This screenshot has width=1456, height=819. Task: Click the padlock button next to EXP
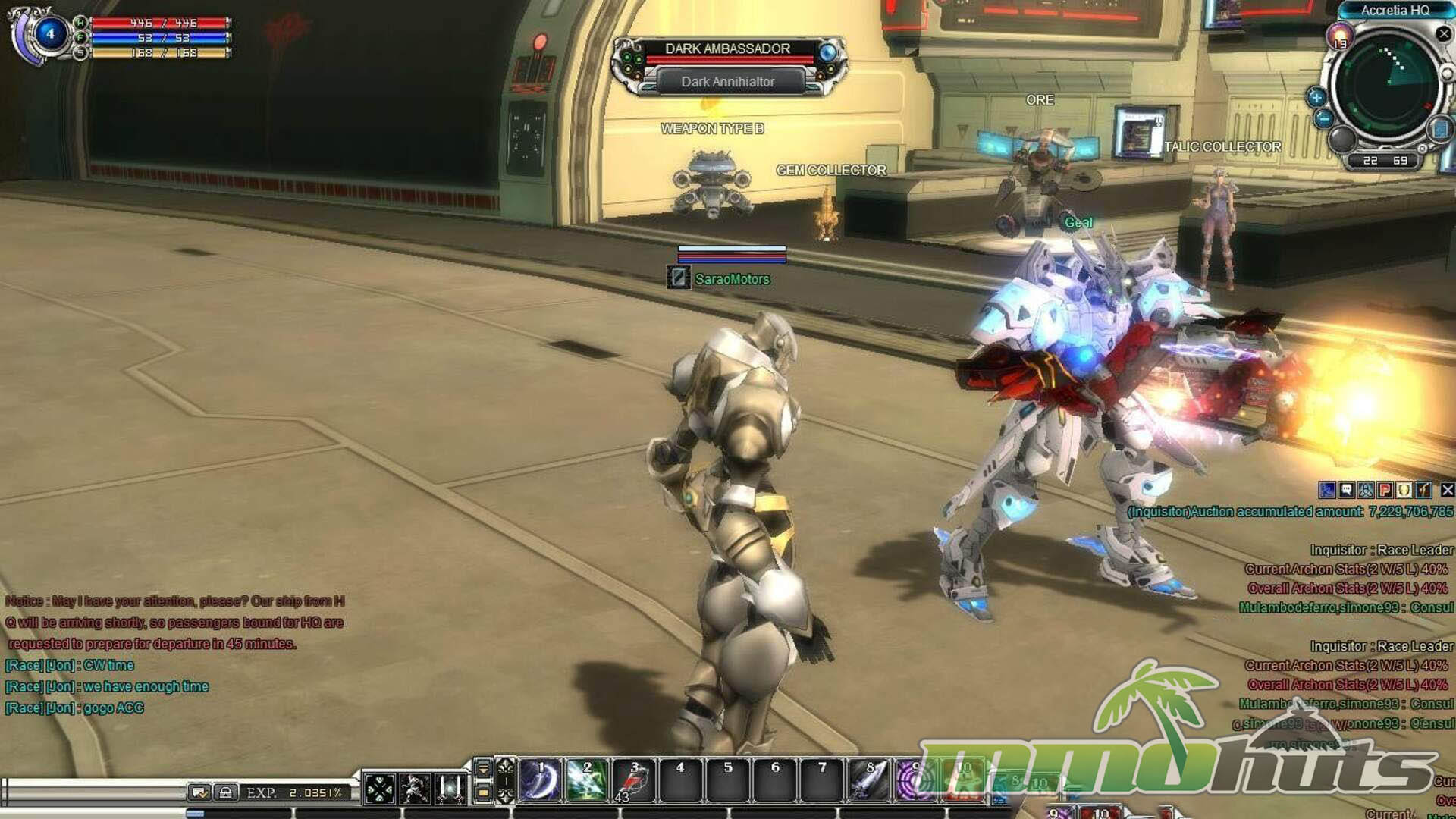[225, 793]
